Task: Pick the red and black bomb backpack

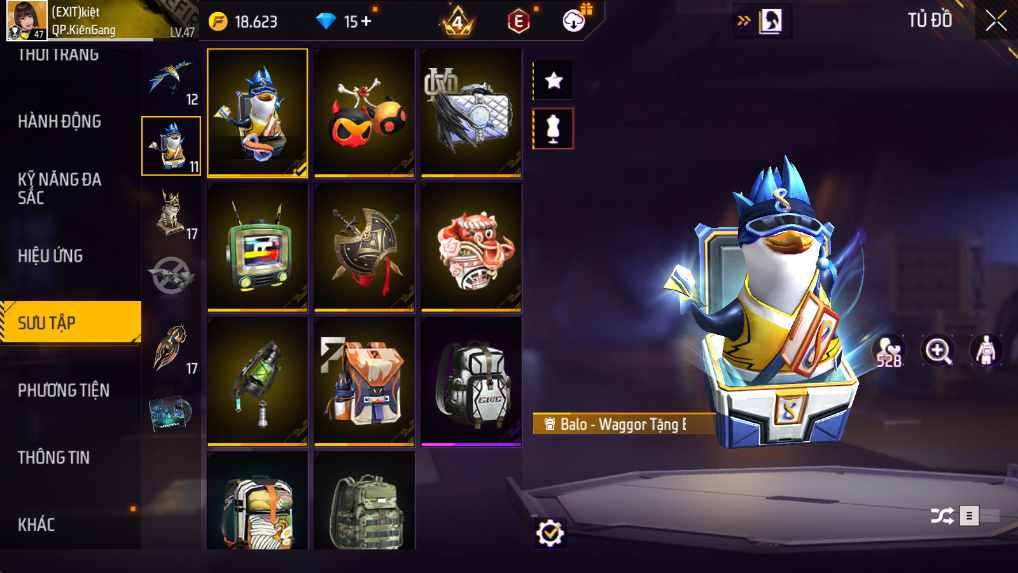Action: click(365, 112)
